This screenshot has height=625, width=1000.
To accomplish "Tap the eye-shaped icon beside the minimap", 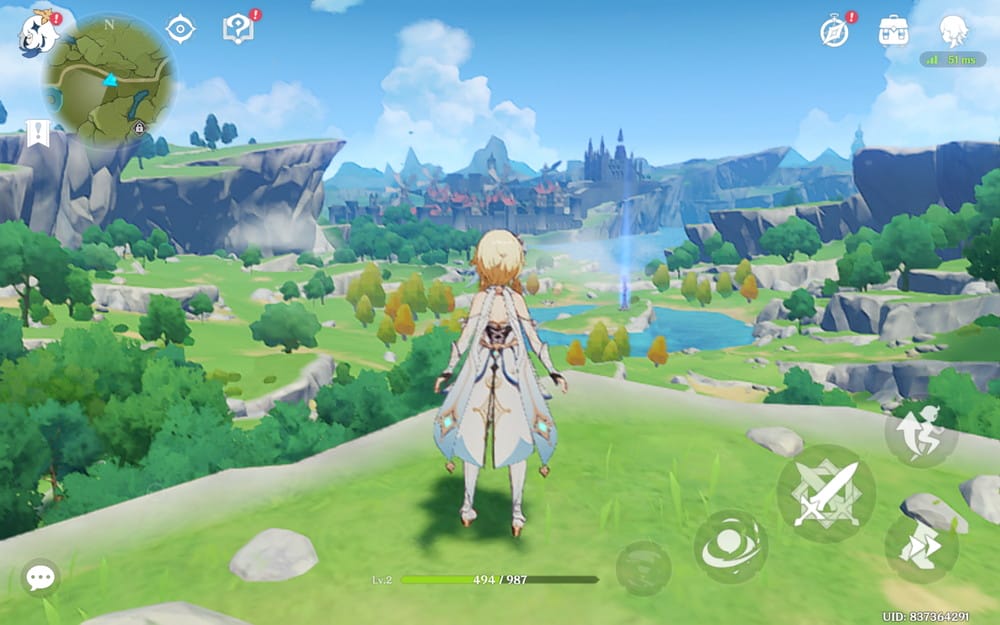I will (x=180, y=29).
